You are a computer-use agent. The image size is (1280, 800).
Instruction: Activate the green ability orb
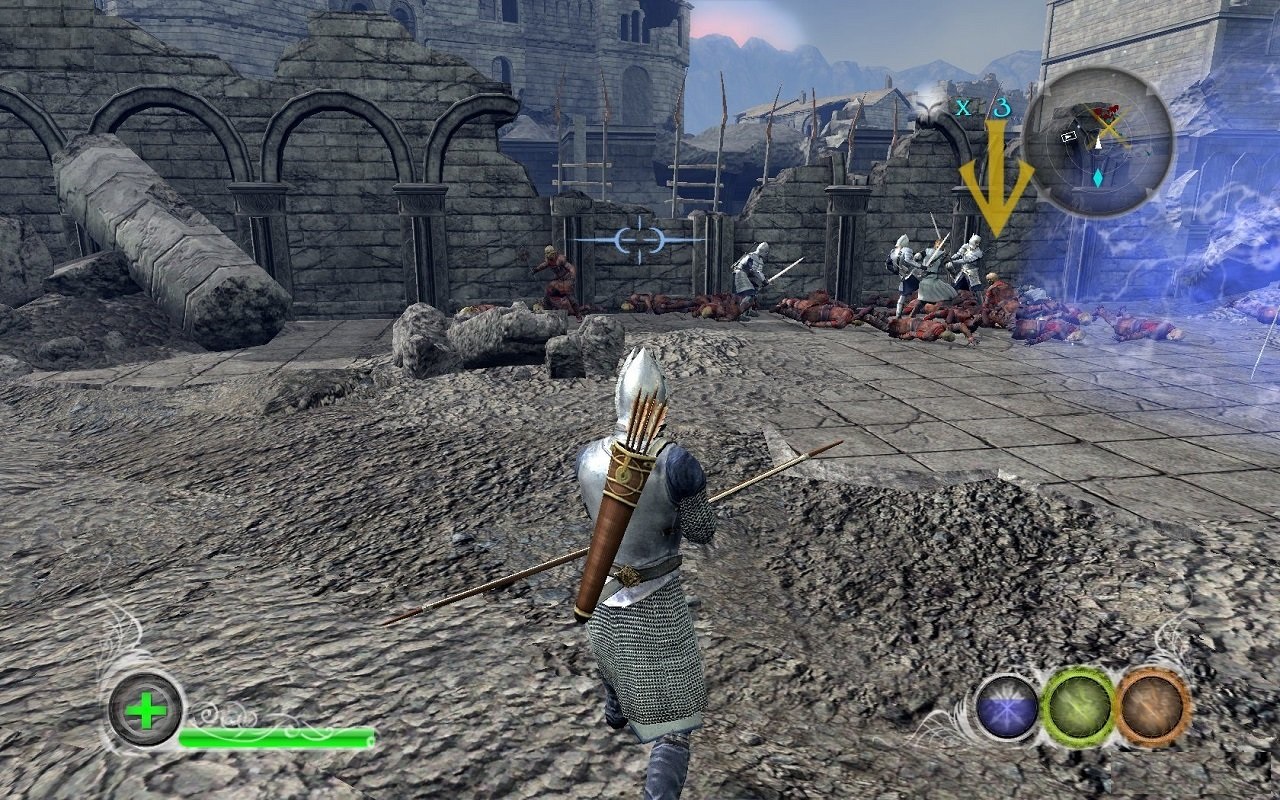[1078, 707]
